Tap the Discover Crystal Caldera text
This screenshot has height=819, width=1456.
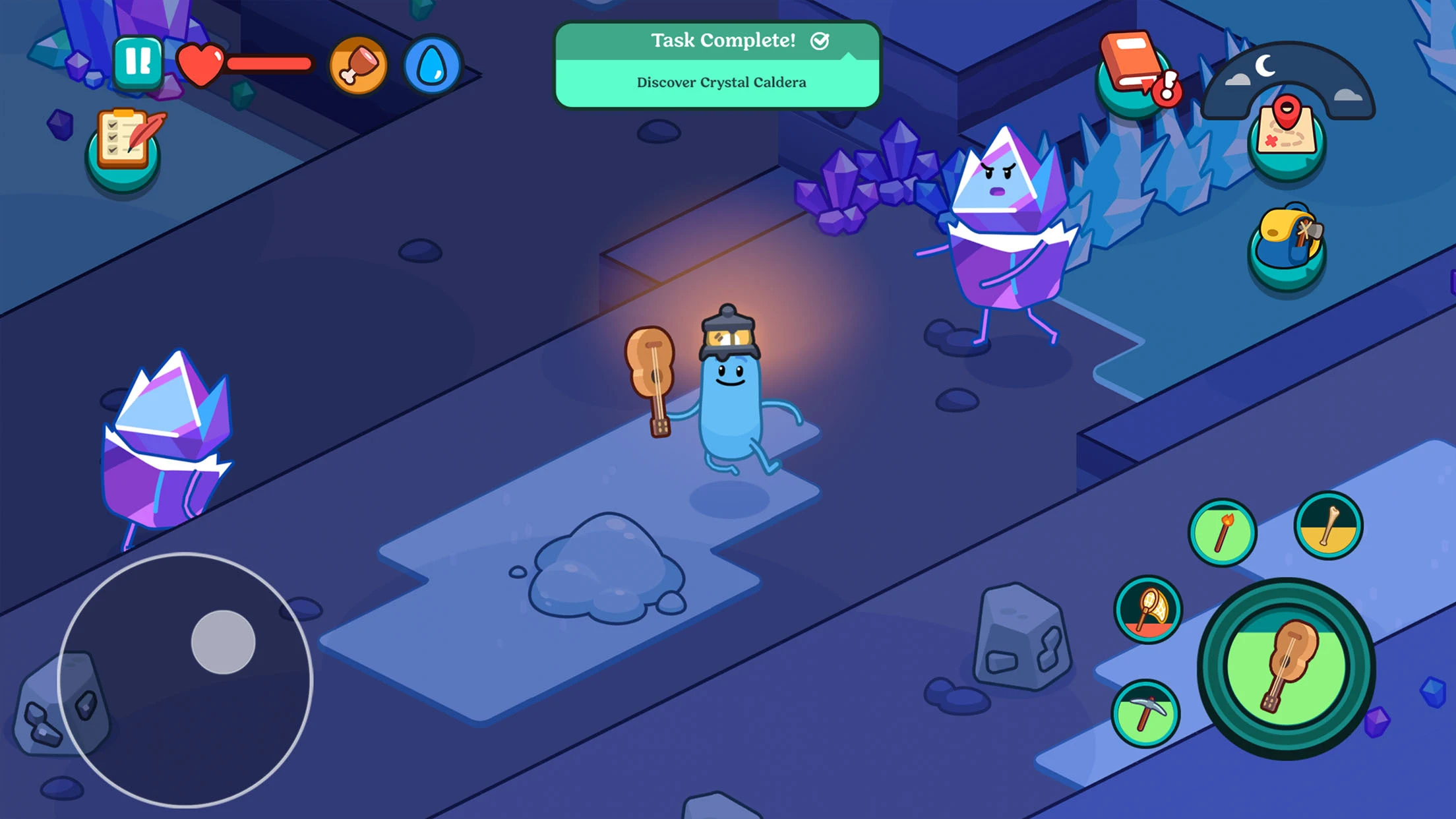pyautogui.click(x=721, y=82)
